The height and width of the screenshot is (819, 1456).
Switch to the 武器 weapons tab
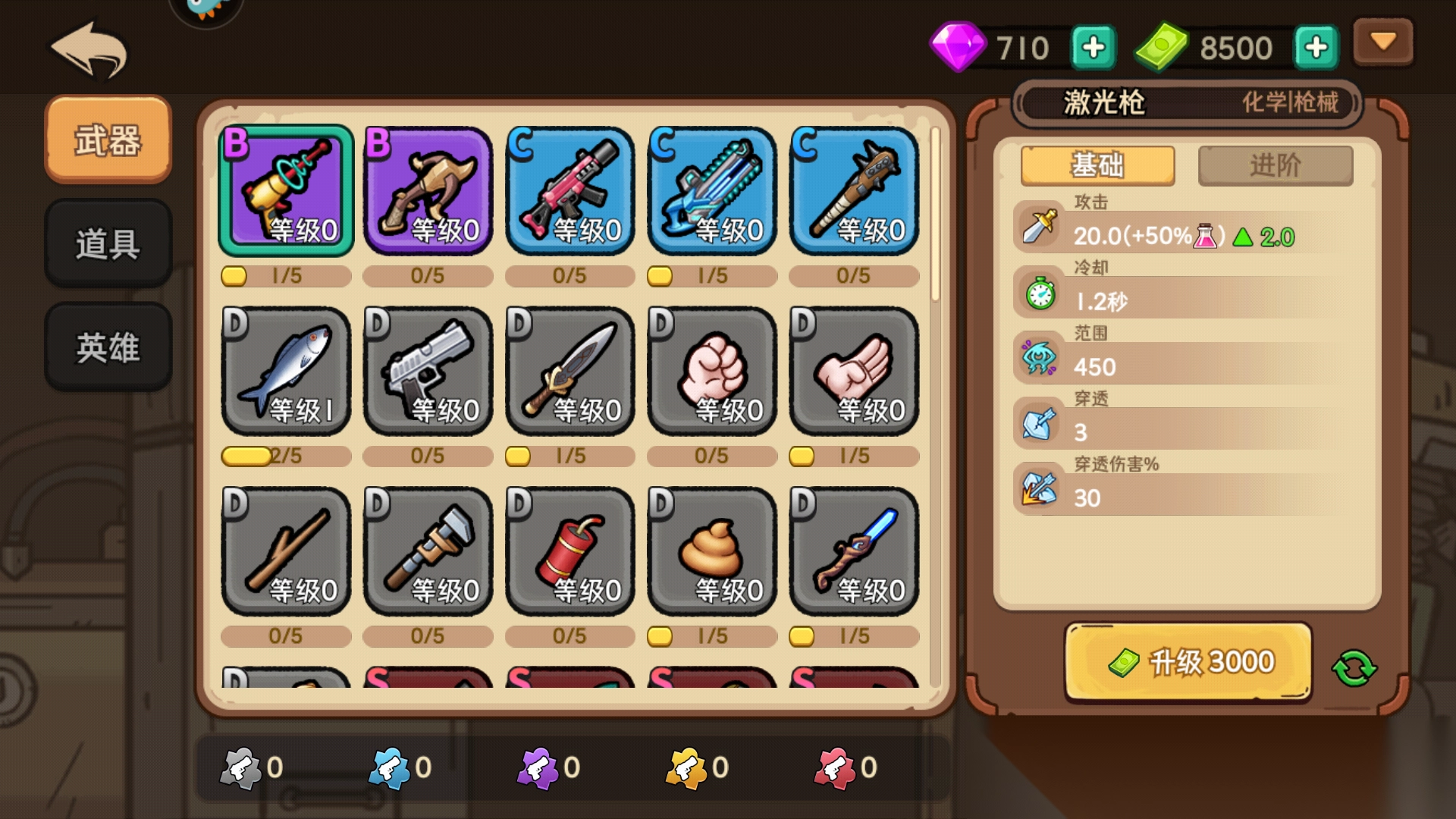click(108, 140)
